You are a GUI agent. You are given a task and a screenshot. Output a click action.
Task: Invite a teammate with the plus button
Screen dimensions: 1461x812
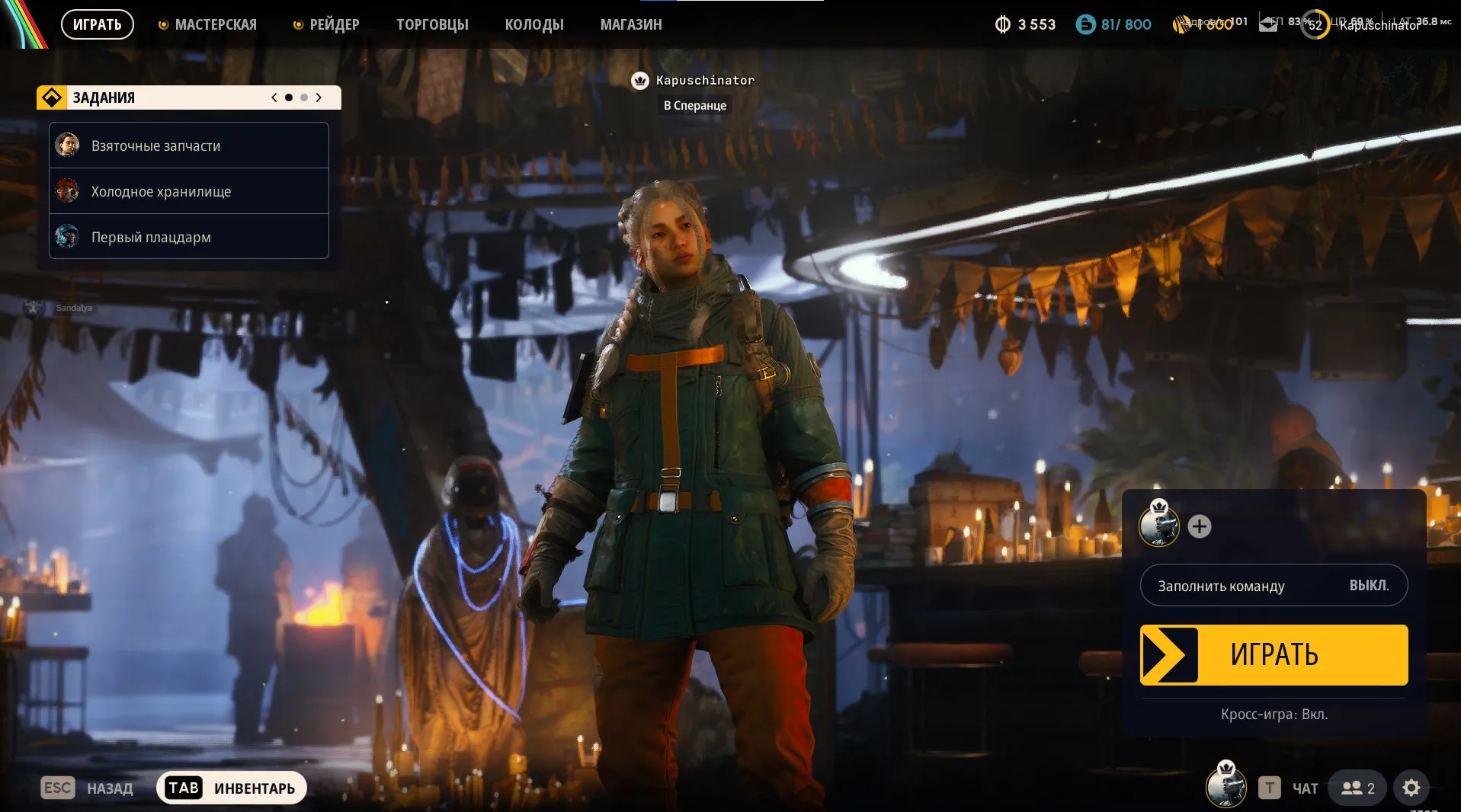pos(1200,526)
